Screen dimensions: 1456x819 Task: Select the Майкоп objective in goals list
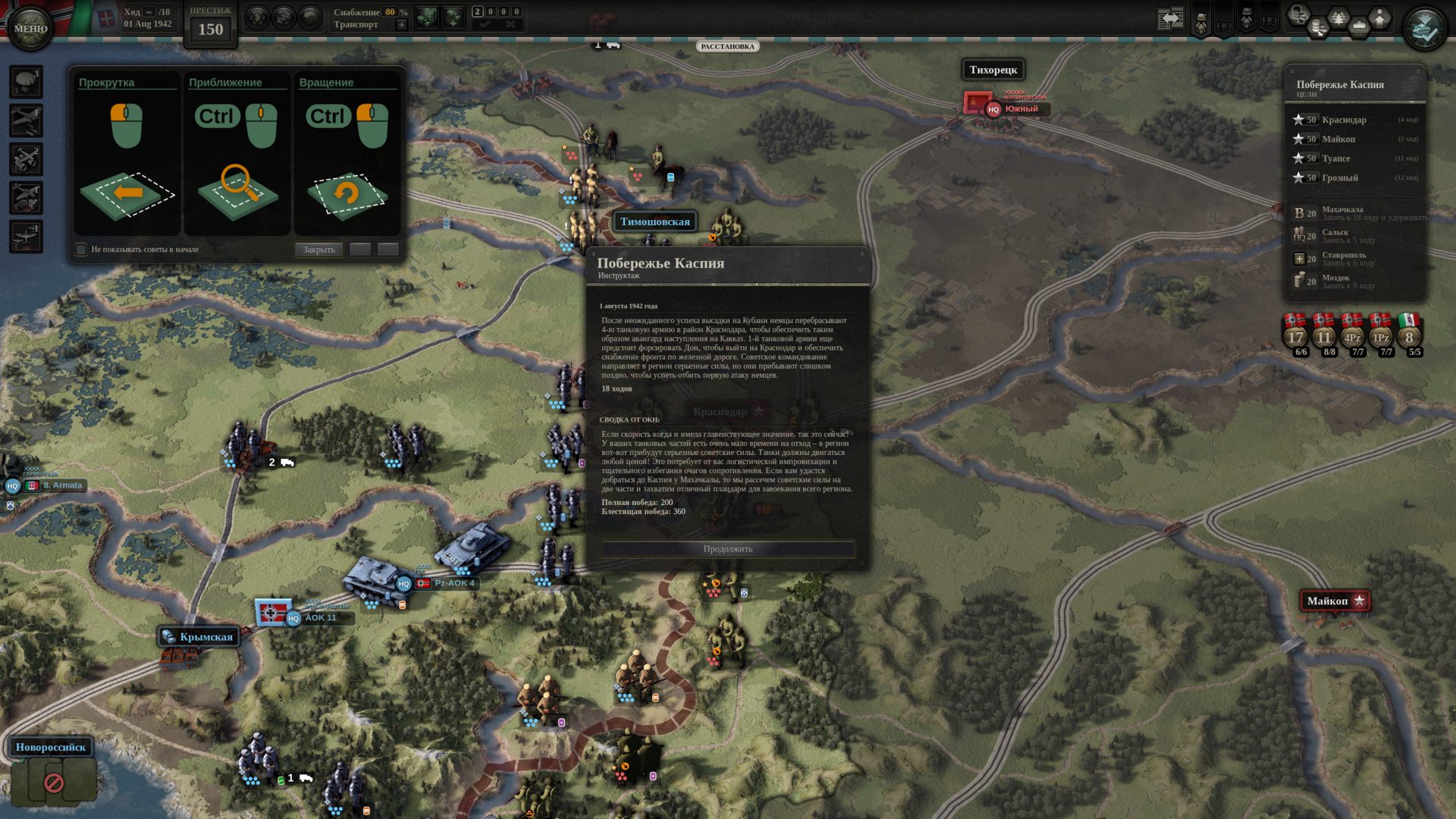coord(1338,140)
